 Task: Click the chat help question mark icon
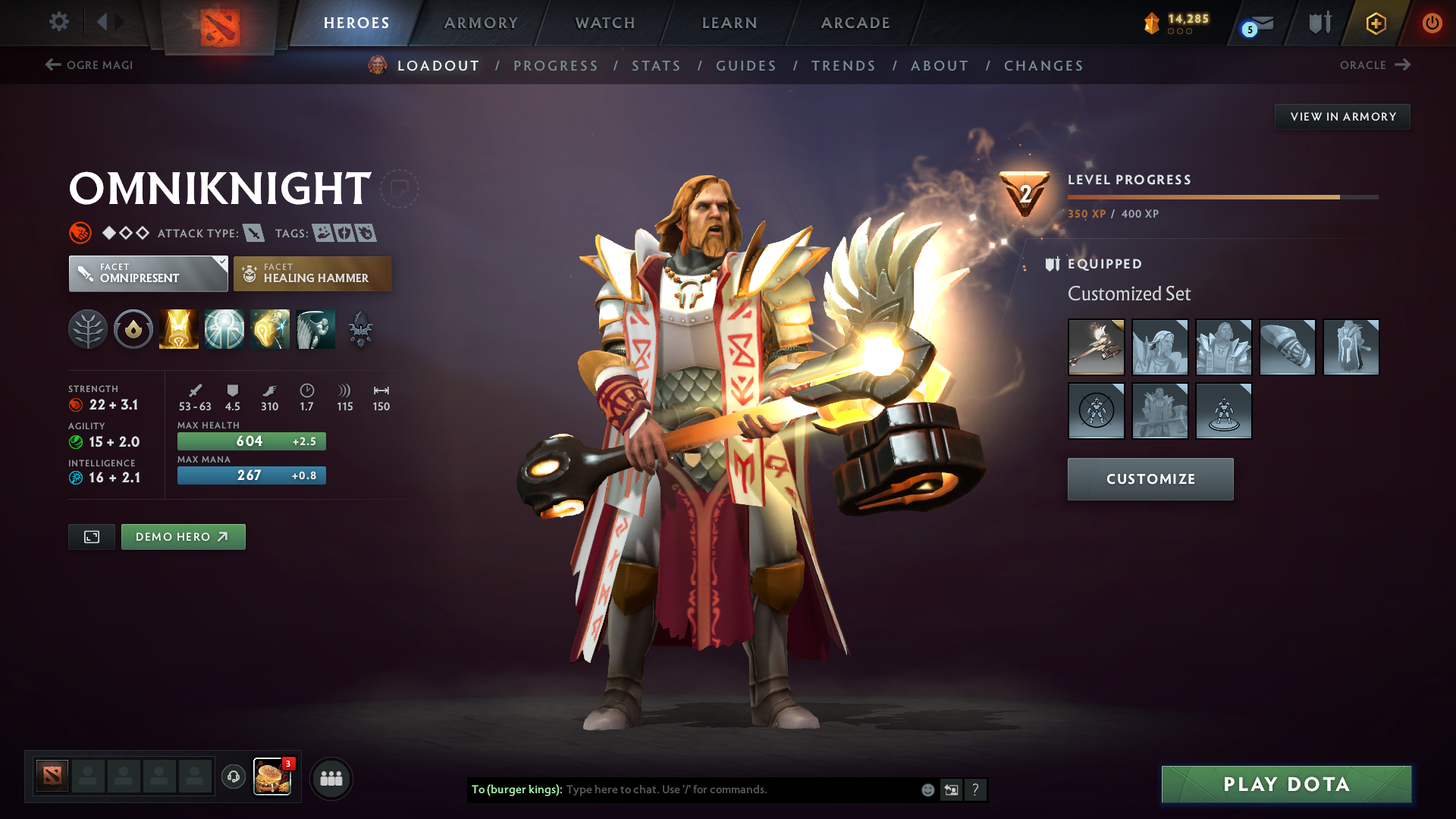[x=976, y=789]
